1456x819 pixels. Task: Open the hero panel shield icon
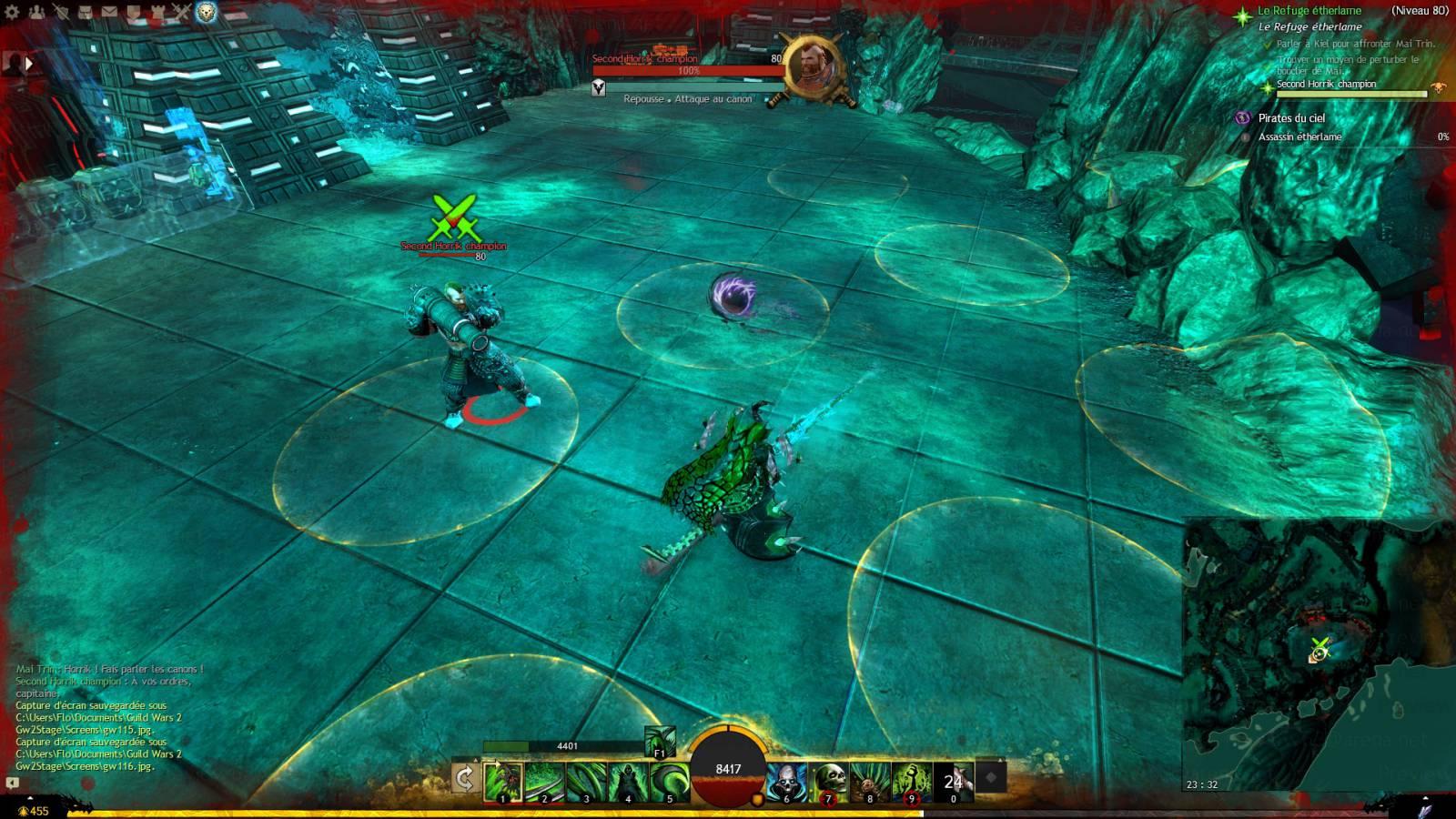[62, 13]
